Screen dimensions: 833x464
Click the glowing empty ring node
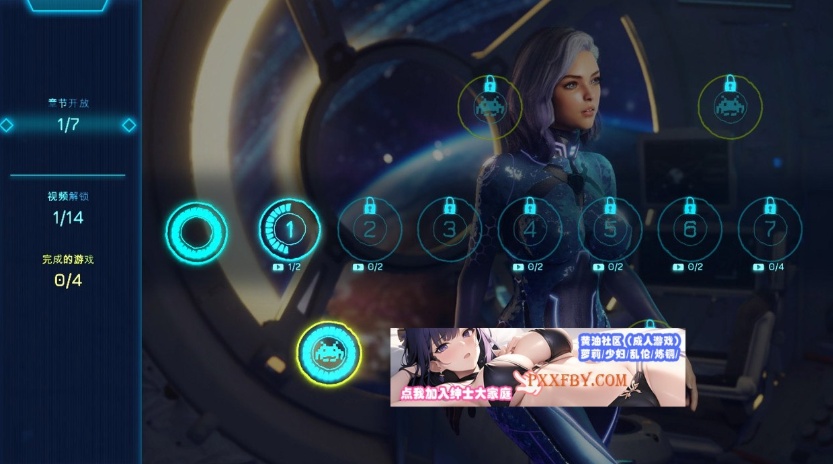pyautogui.click(x=197, y=231)
